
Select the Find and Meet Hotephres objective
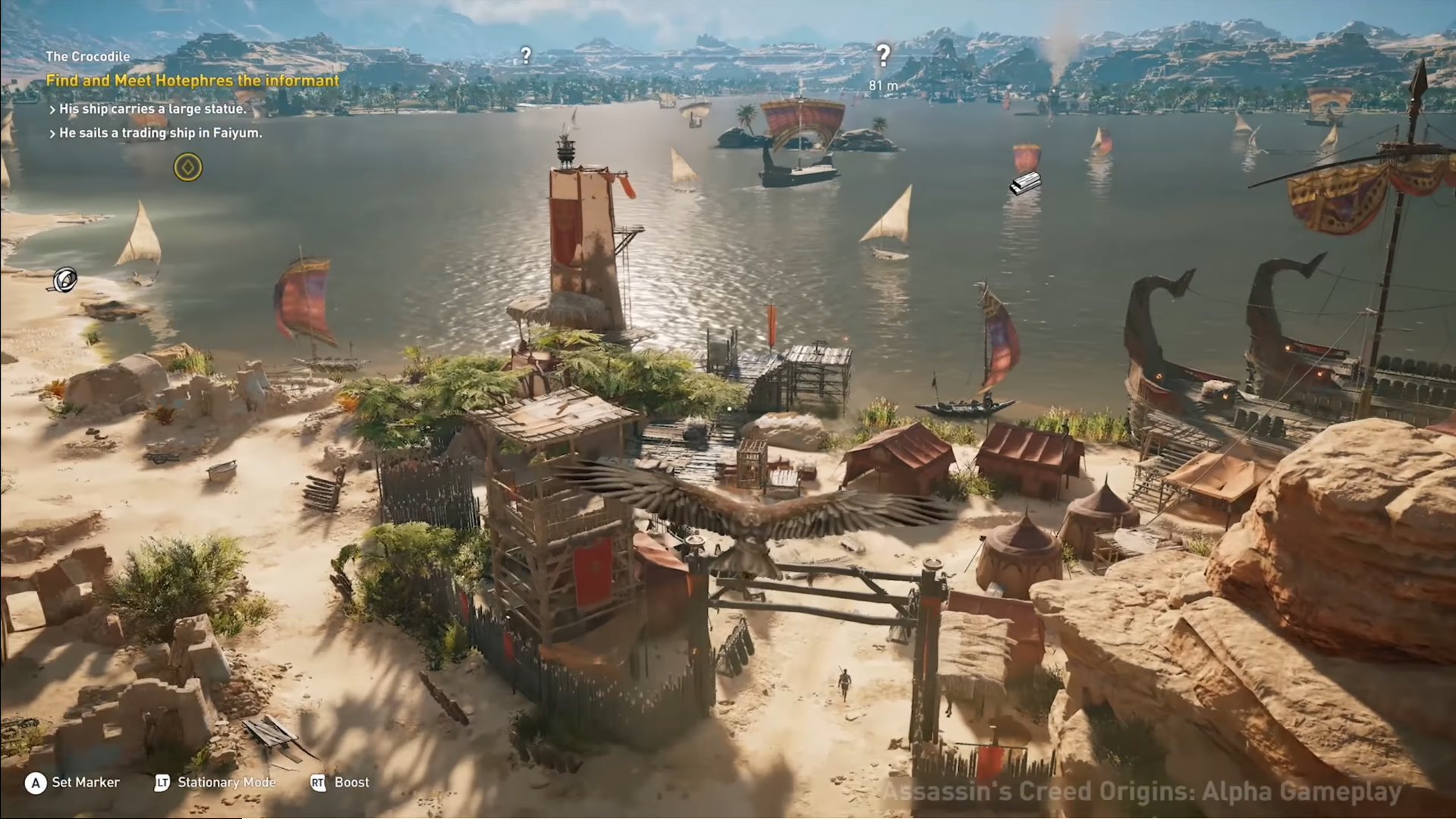[x=192, y=80]
